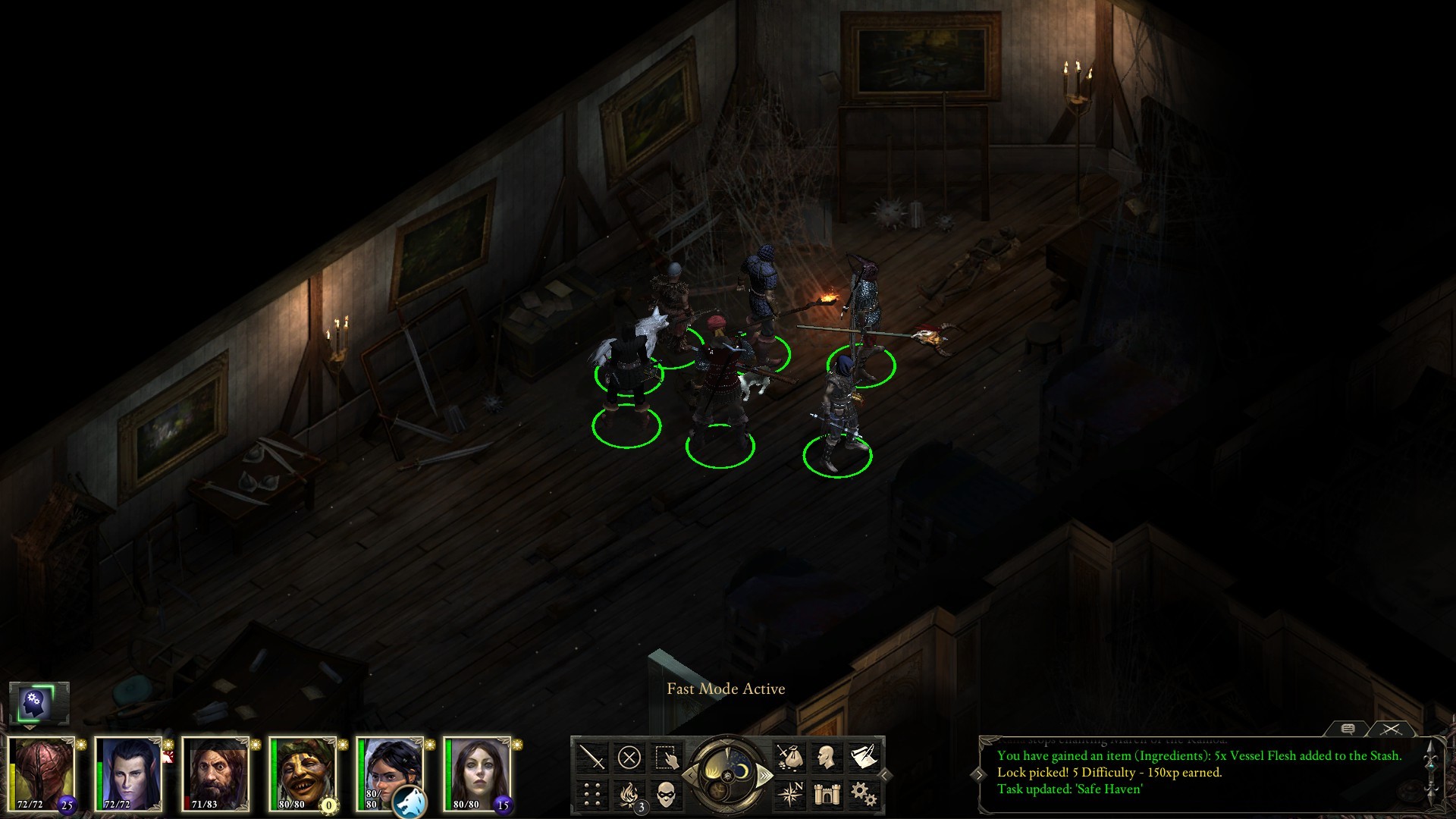Open the stronghold castle icon
Viewport: 1456px width, 819px height.
coord(826,794)
